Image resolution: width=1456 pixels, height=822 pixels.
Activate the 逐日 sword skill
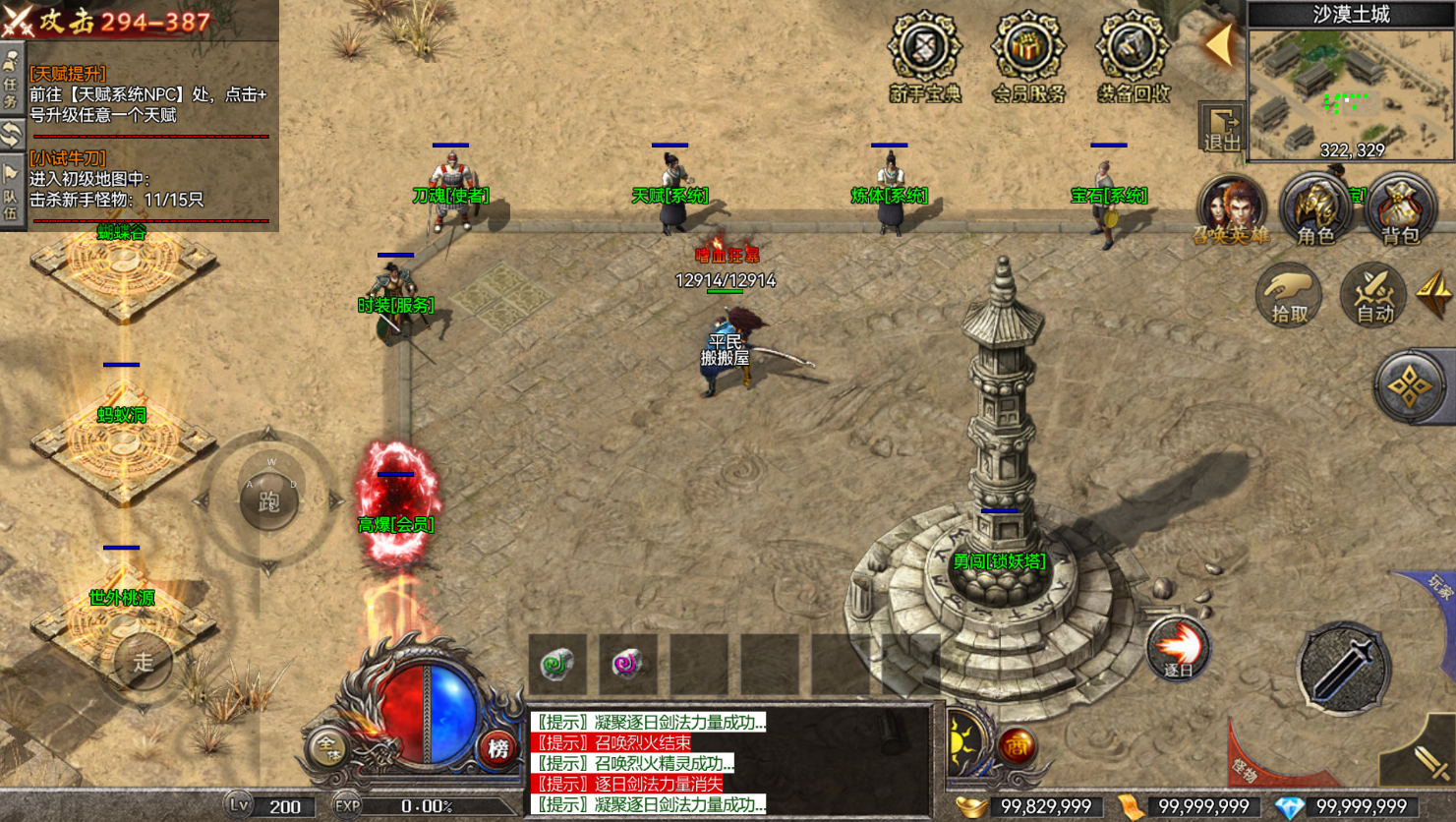pyautogui.click(x=1178, y=648)
